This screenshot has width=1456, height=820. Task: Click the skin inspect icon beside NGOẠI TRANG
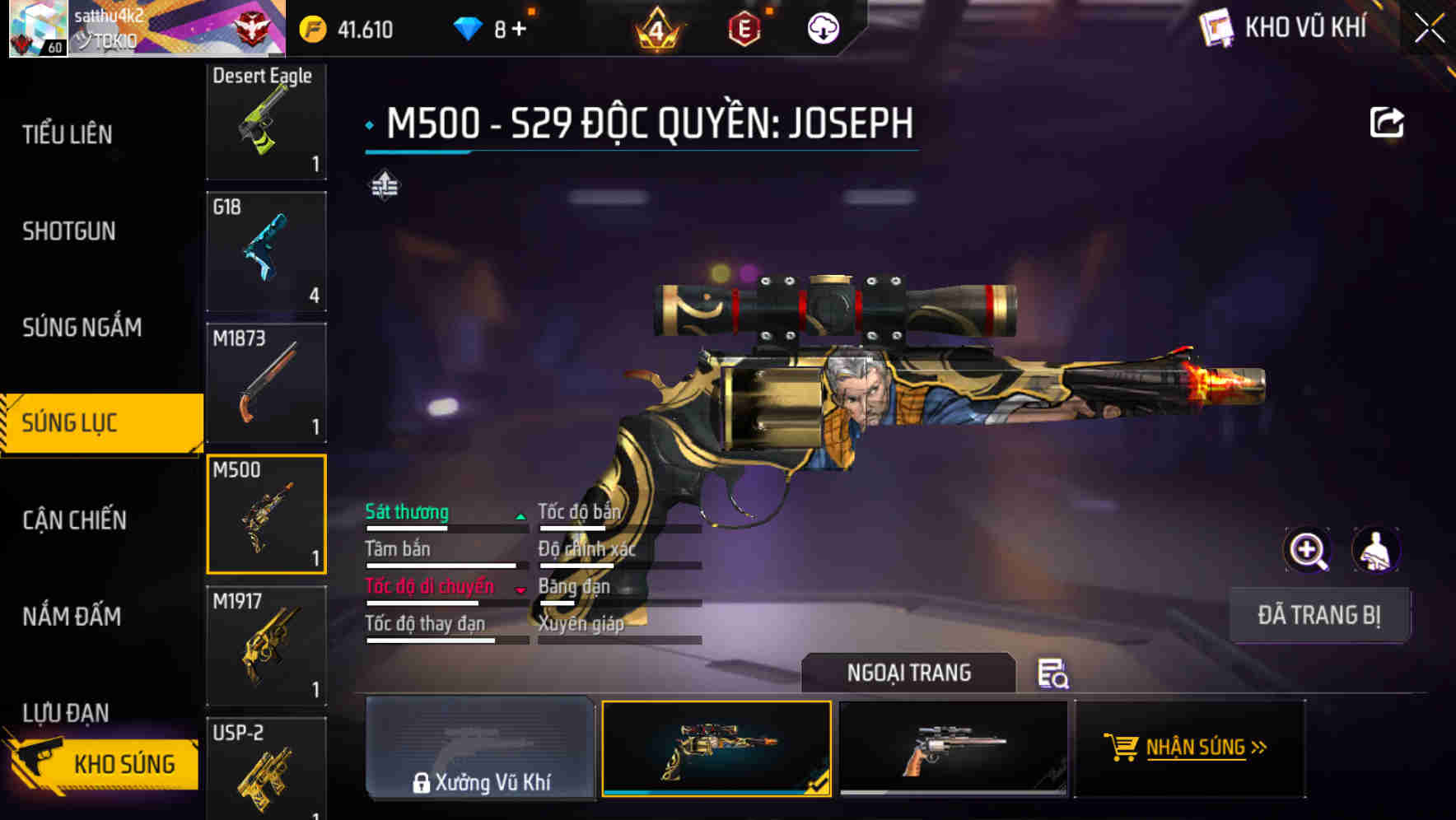[1052, 673]
